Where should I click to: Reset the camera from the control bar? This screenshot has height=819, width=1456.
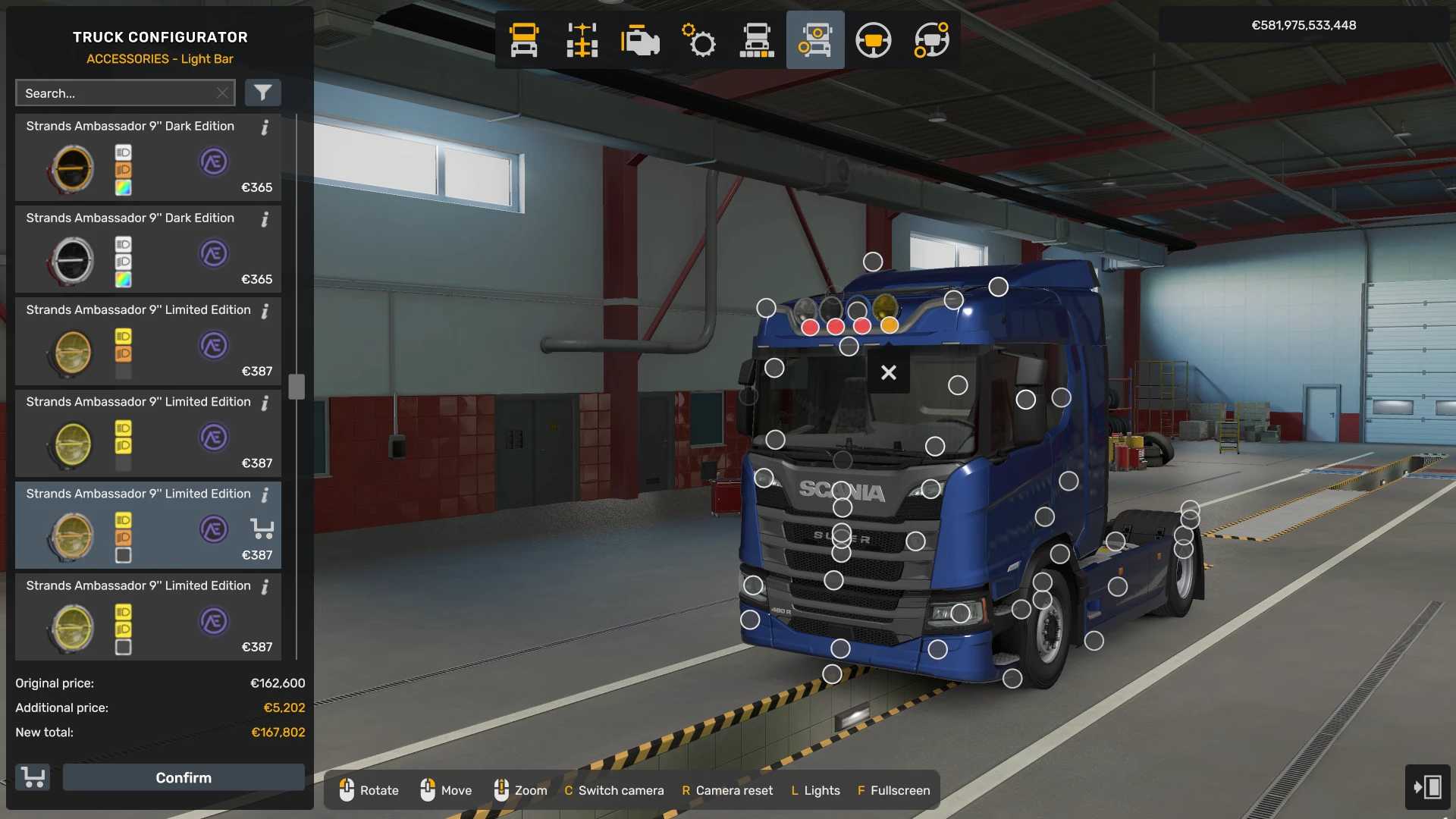tap(726, 790)
